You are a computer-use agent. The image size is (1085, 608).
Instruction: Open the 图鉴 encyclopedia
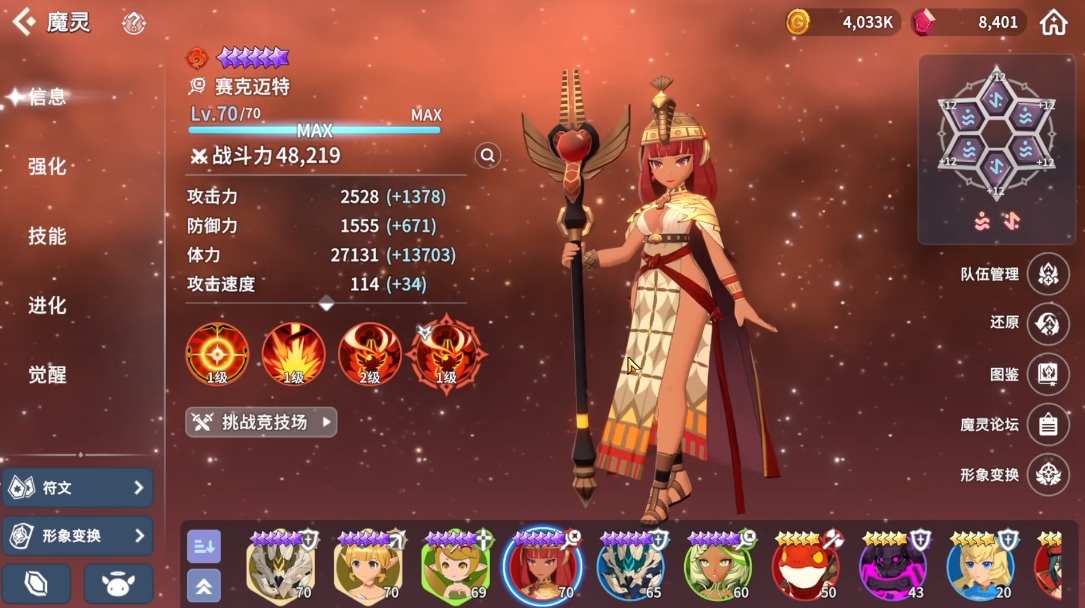(x=1047, y=374)
